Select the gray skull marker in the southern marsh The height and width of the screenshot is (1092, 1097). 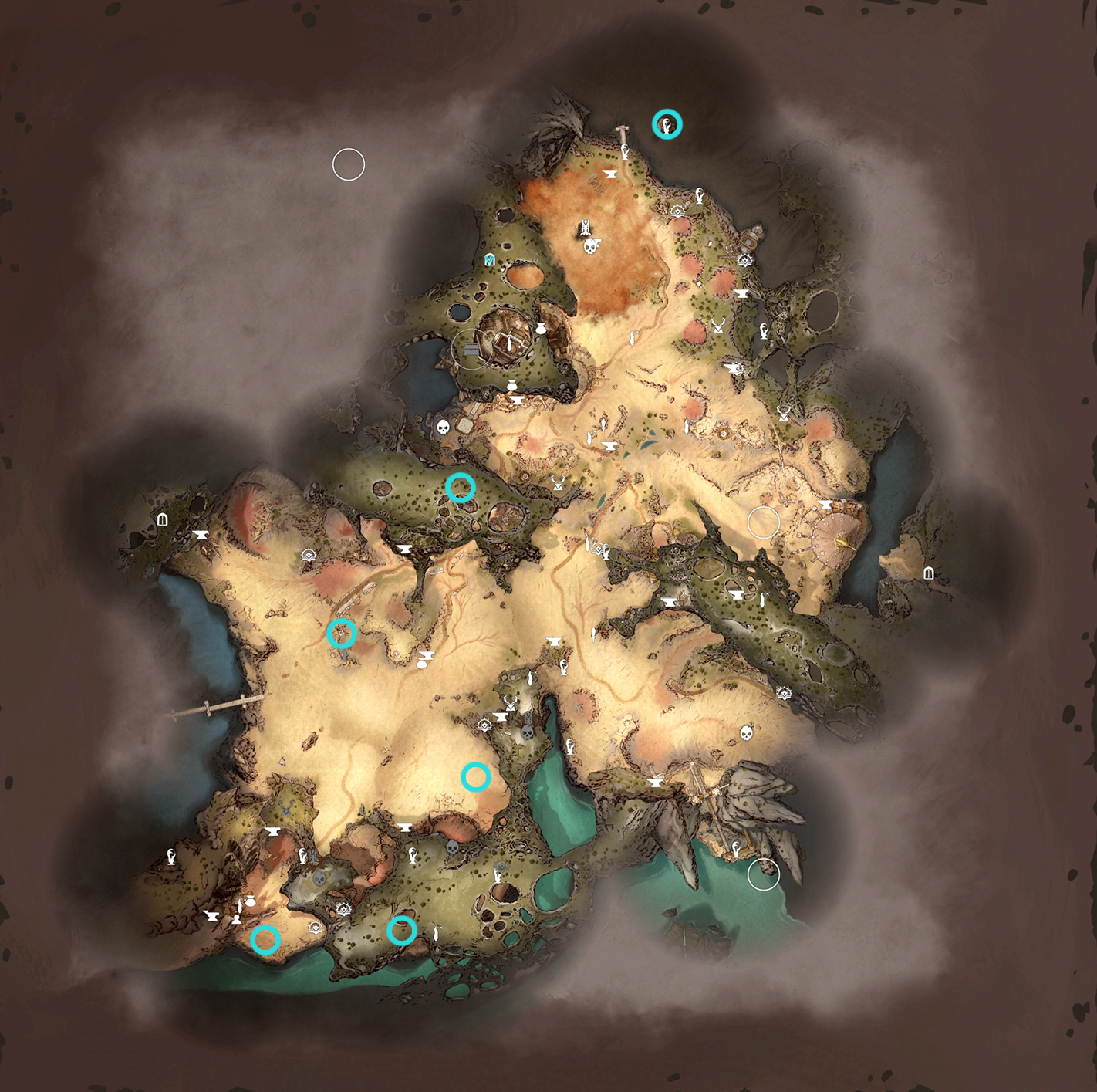pos(319,879)
